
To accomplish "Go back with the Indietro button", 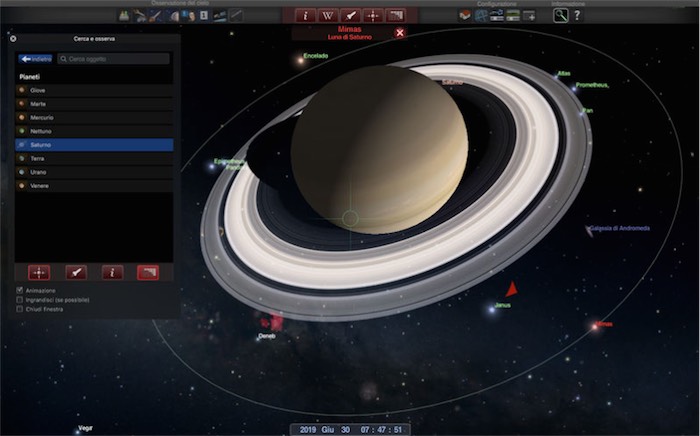I will pos(35,59).
